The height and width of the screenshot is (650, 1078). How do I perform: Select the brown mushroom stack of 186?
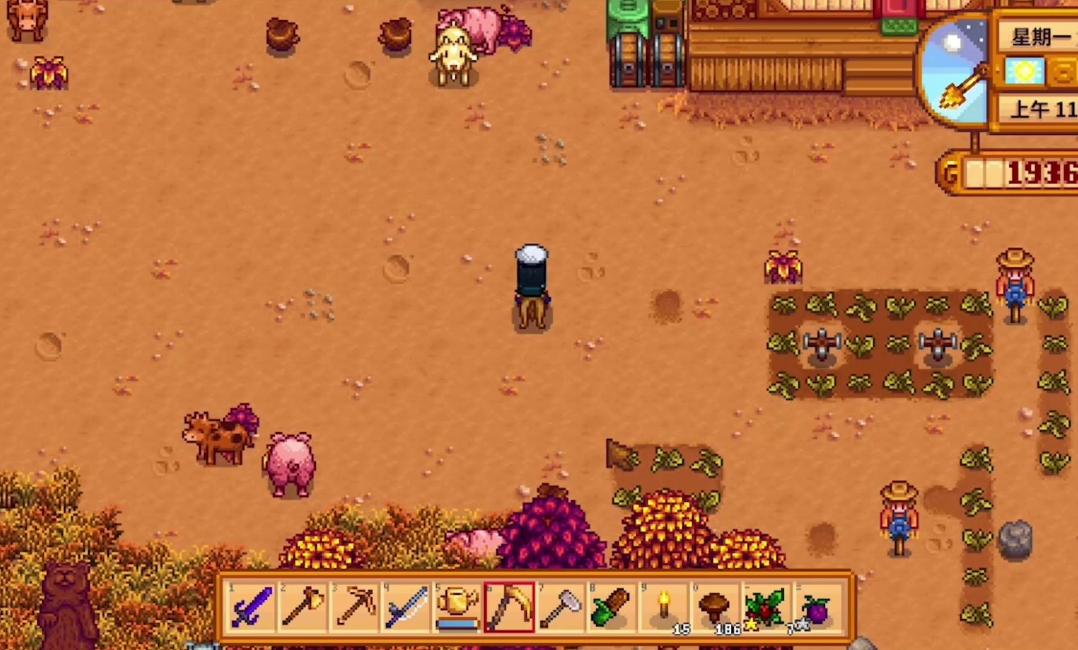pos(715,607)
